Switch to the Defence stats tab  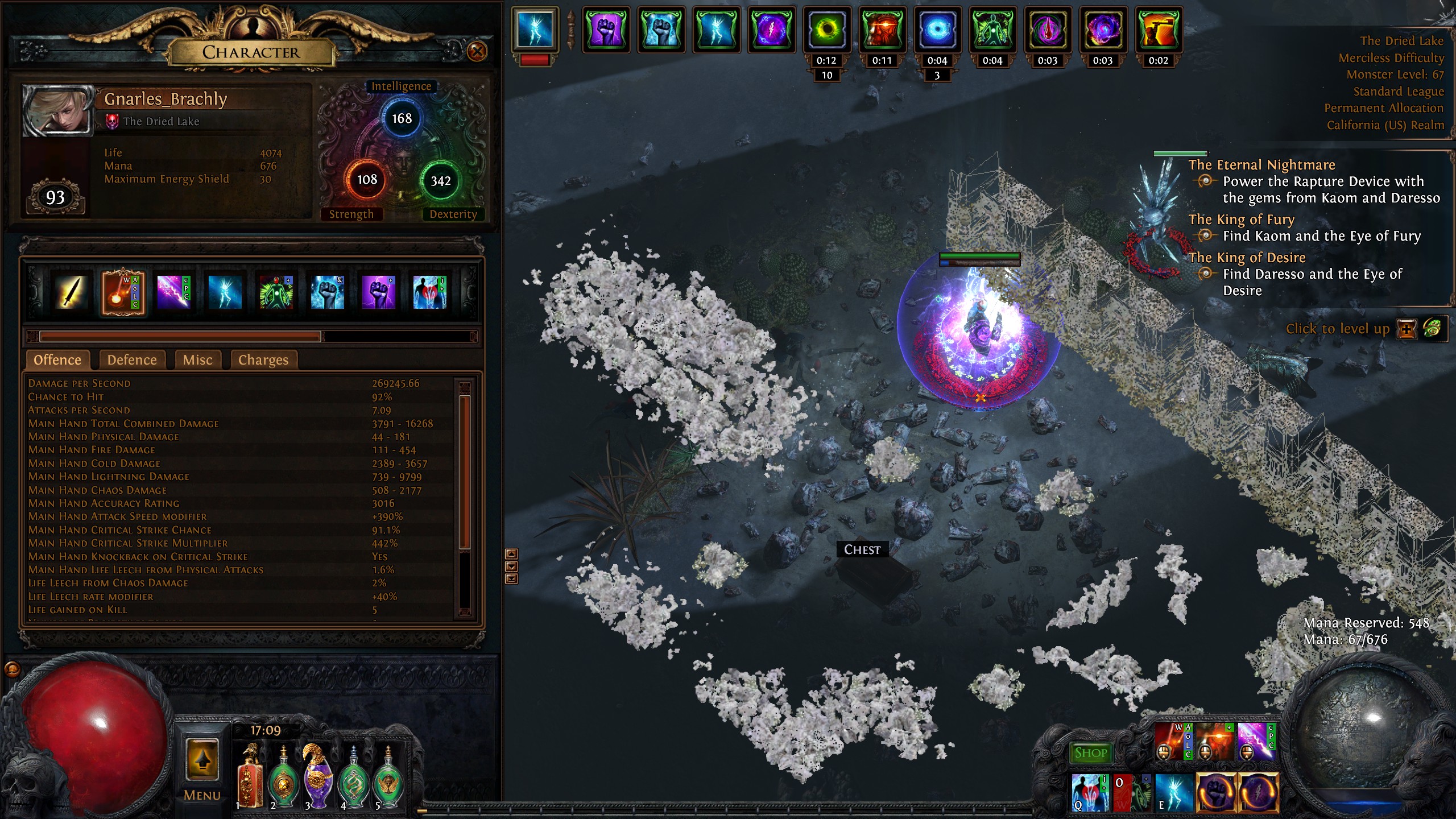(x=132, y=360)
